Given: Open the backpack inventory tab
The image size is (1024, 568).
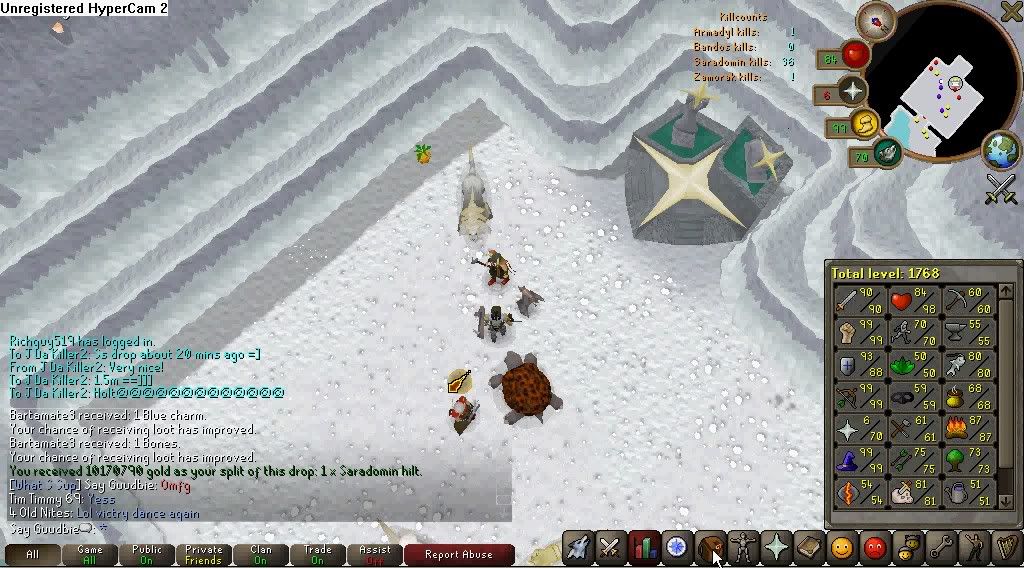Looking at the screenshot, I should pos(709,547).
